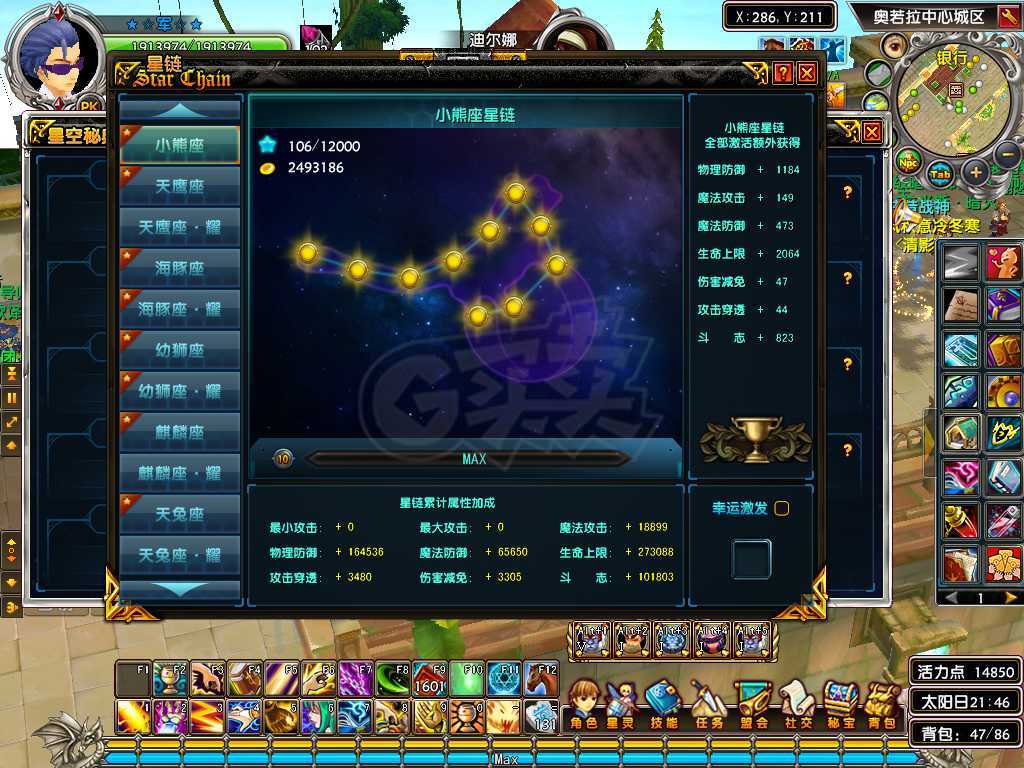Open the Star Chain help button
The height and width of the screenshot is (768, 1024).
point(783,73)
